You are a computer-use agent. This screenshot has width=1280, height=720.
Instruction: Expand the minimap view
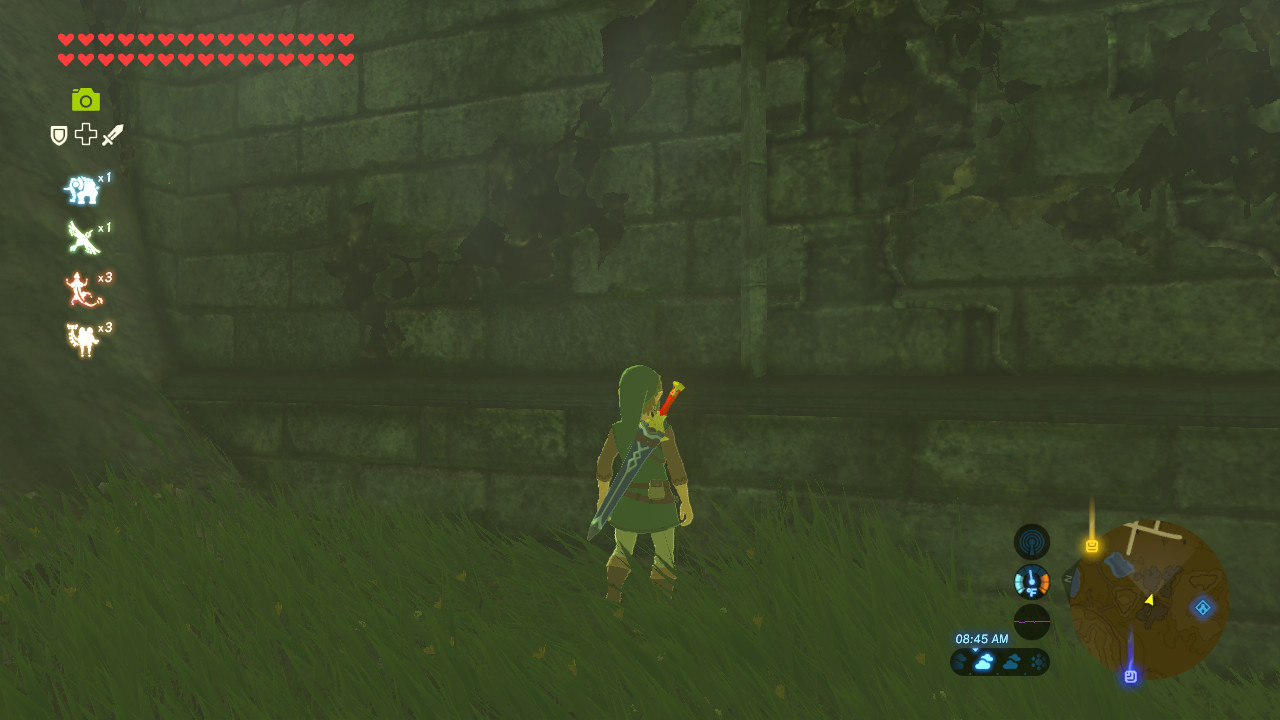pyautogui.click(x=1147, y=600)
